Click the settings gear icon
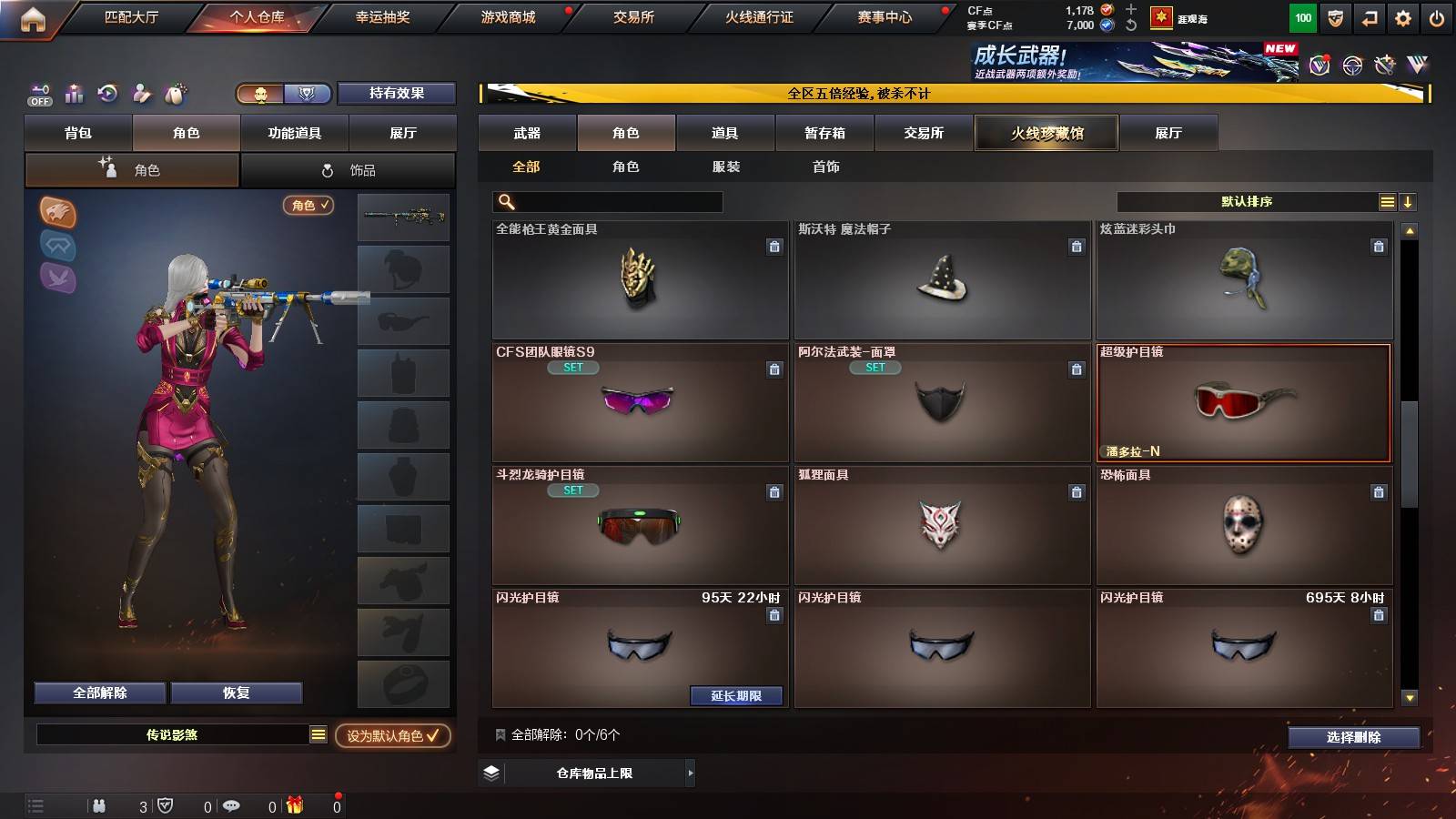This screenshot has height=819, width=1456. click(1402, 16)
